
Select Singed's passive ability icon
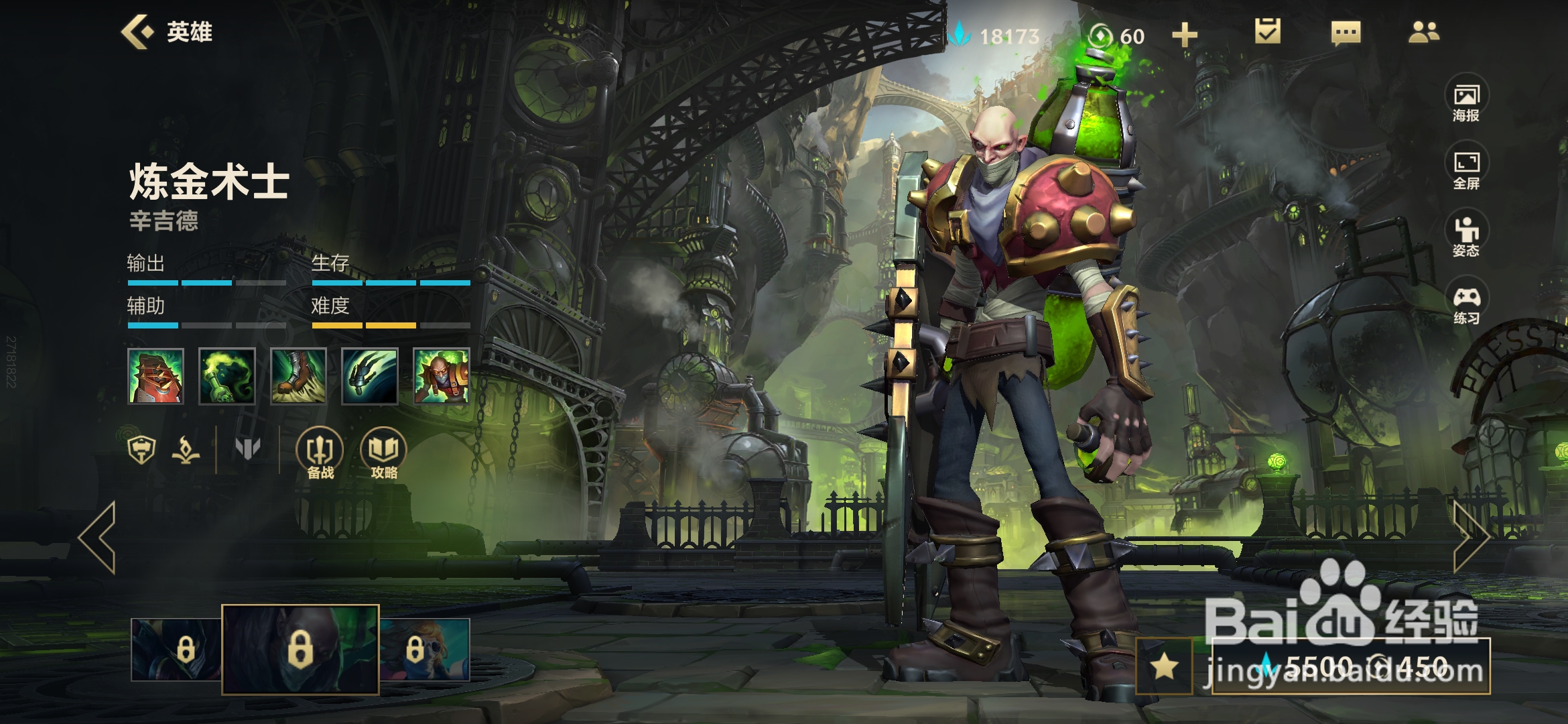(x=155, y=376)
